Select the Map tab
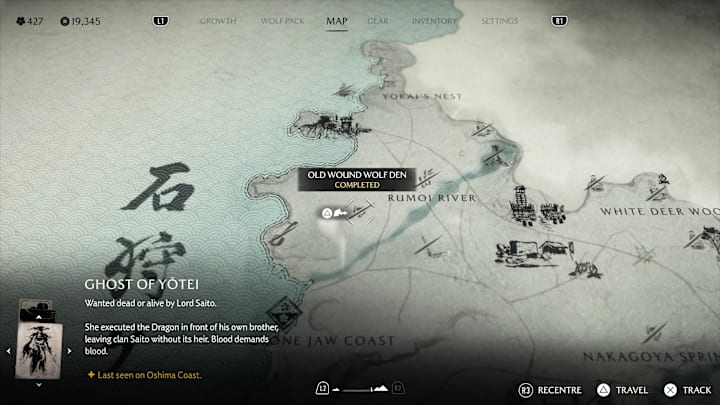The image size is (720, 405). [x=337, y=20]
